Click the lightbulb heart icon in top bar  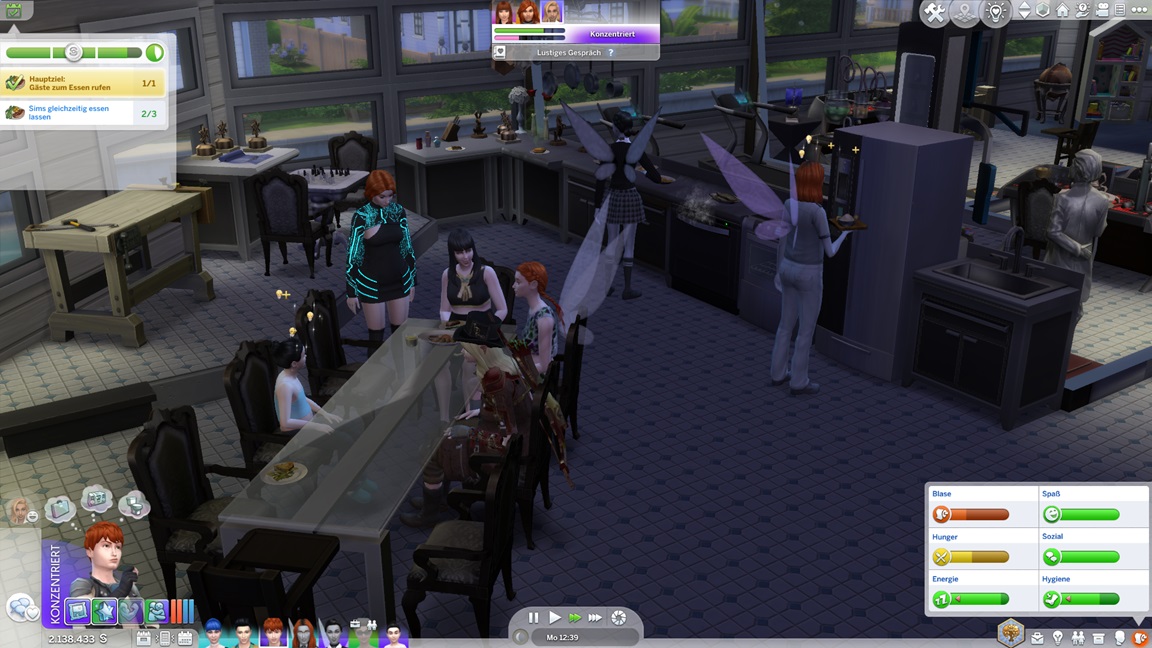coord(995,12)
